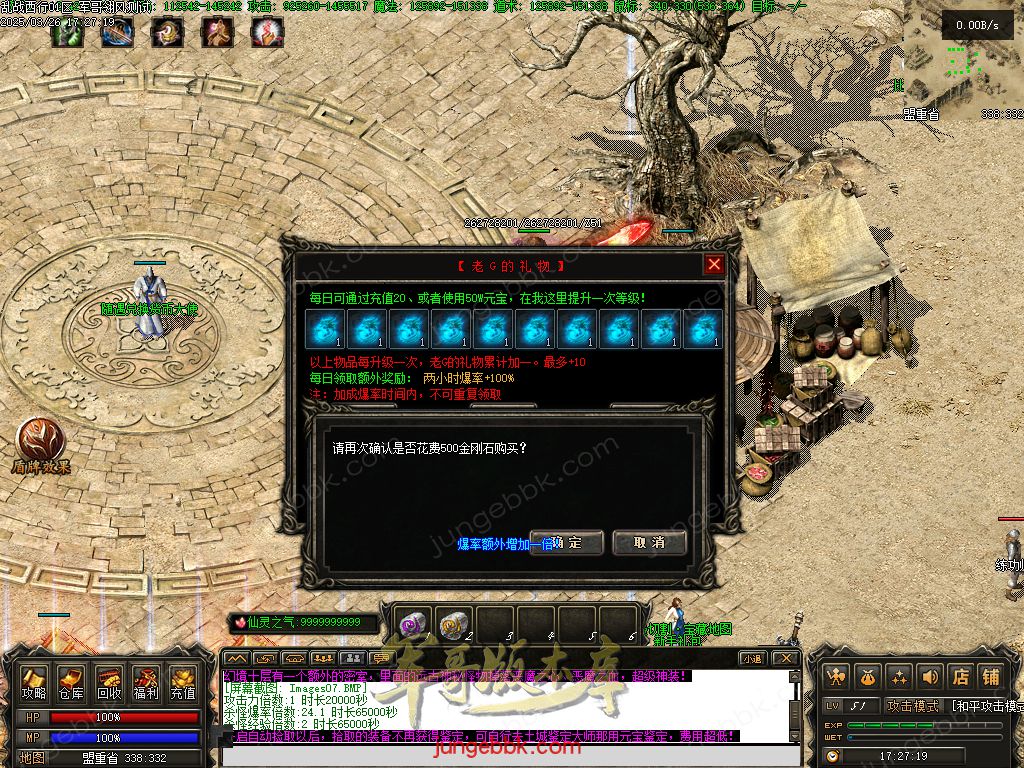Use the purple scroll in hotbar slot 1
The image size is (1024, 768).
414,623
